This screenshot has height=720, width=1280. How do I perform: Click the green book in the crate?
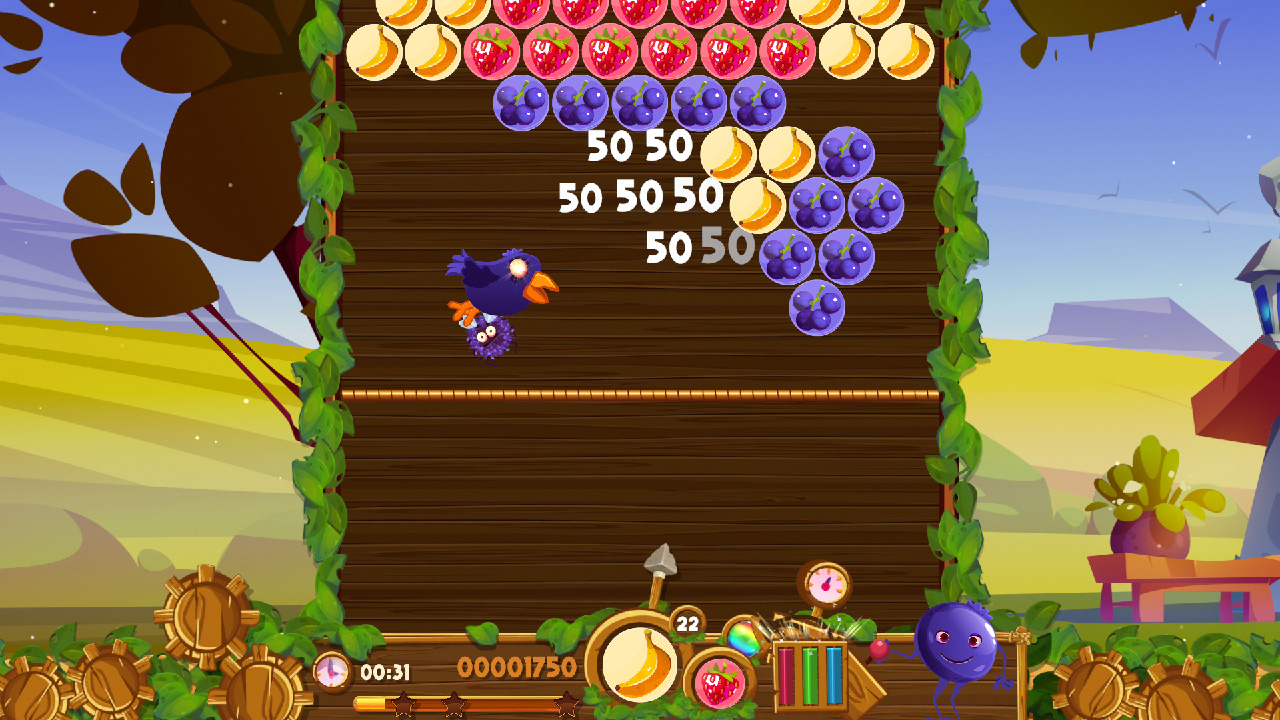(x=809, y=674)
